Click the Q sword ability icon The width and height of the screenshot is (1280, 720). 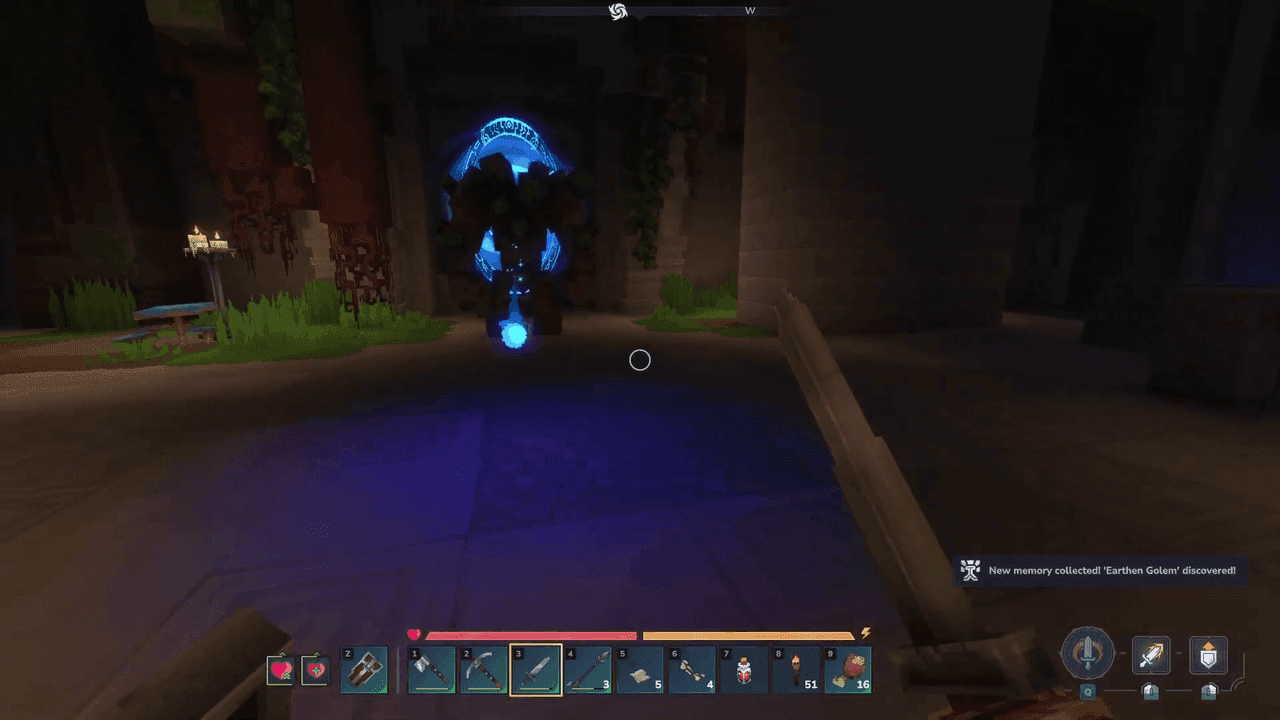1087,655
